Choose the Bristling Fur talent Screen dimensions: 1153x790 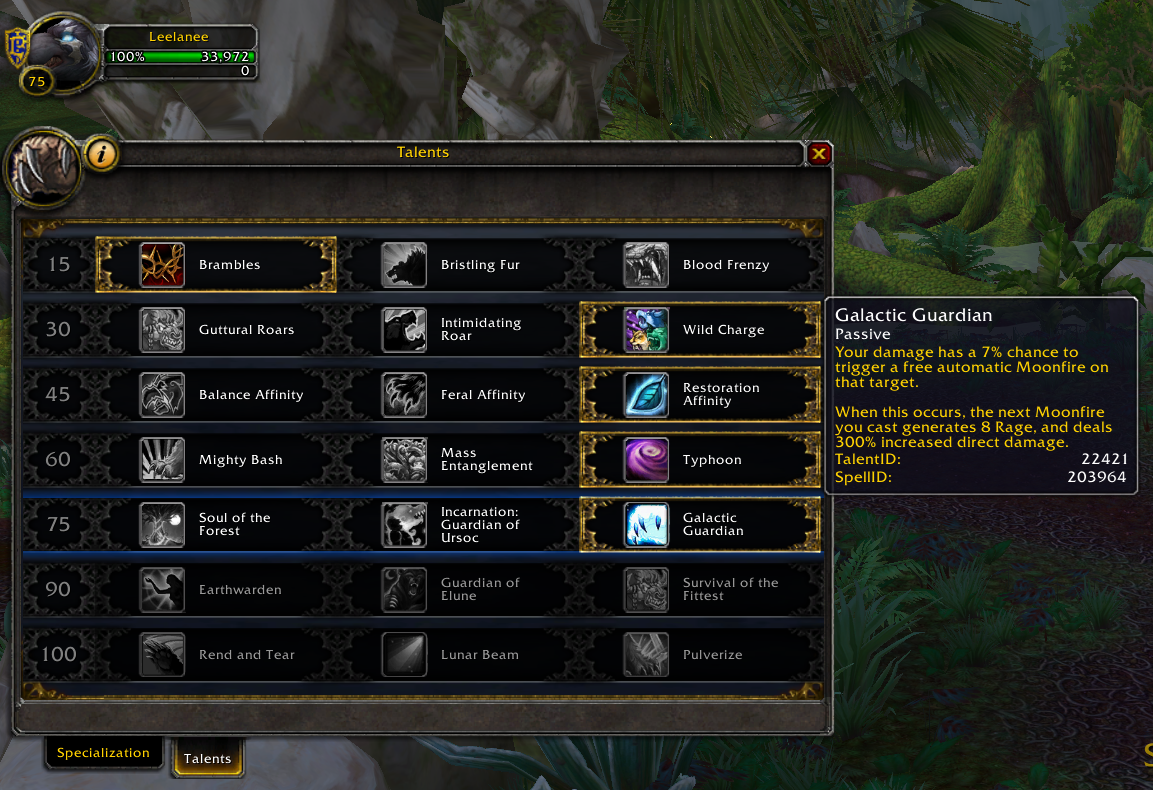(x=458, y=265)
